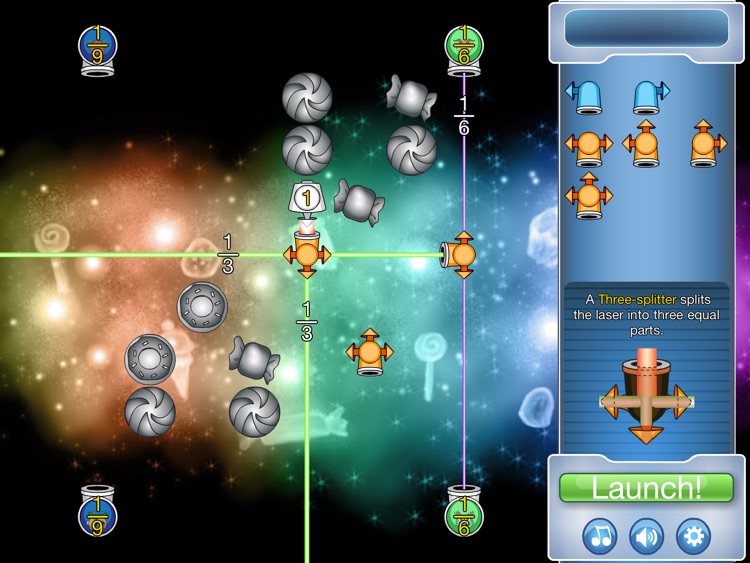The image size is (750, 563).
Task: Toggle the speaker sound button
Action: pos(646,536)
